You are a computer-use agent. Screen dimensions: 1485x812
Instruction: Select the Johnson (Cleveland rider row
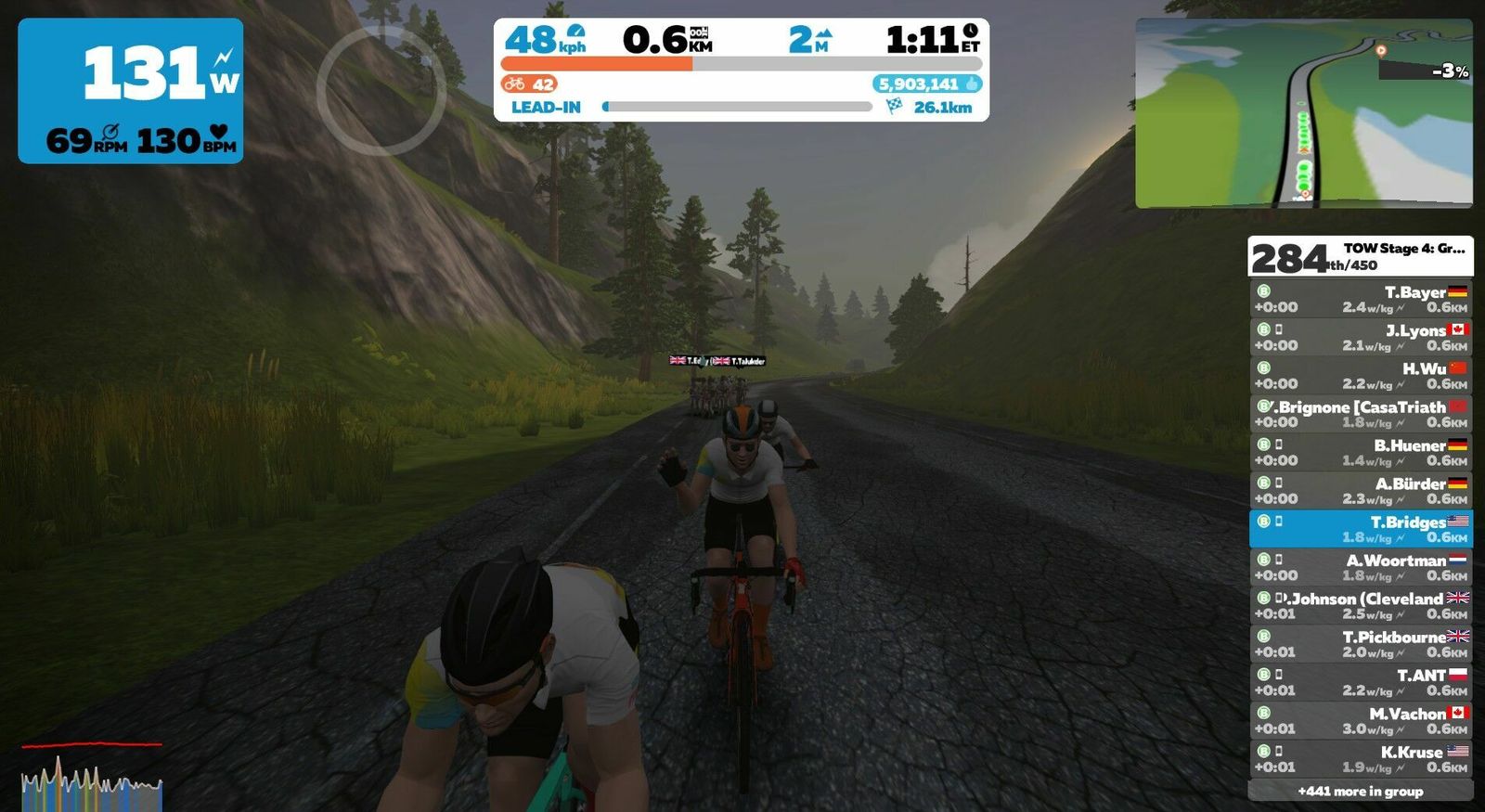point(1360,605)
